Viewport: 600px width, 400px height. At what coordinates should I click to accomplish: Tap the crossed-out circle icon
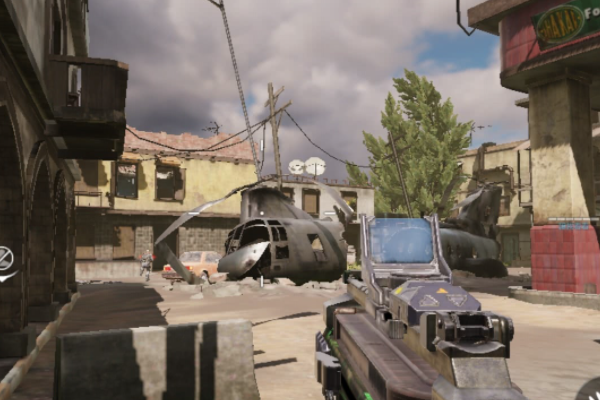click(5, 259)
